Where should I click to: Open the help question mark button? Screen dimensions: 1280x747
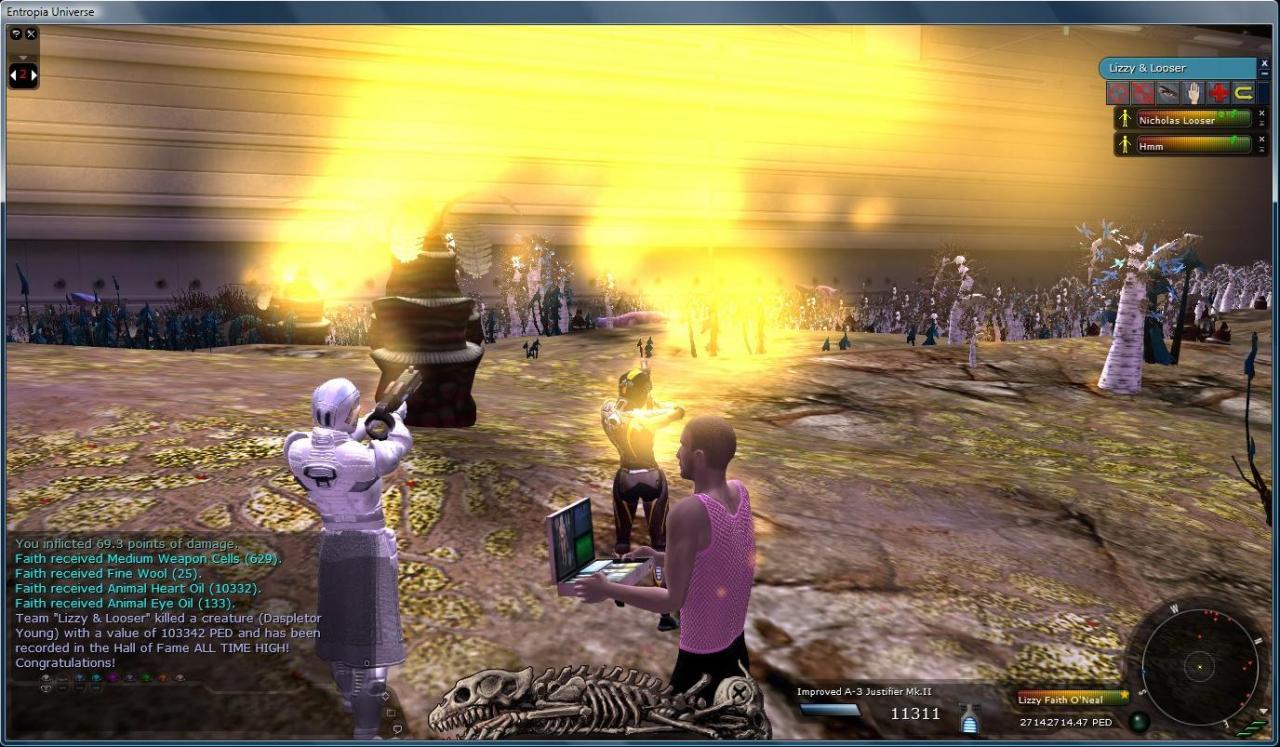tap(16, 34)
